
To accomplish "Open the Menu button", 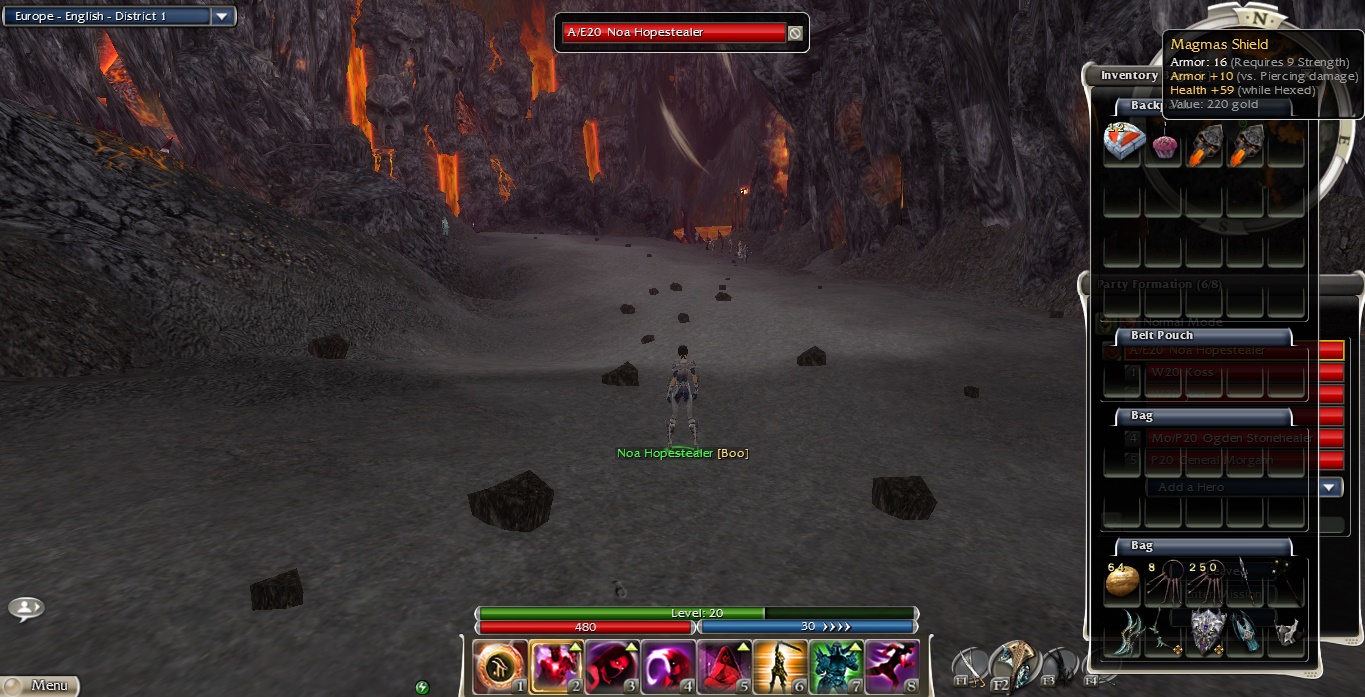I will pos(40,685).
